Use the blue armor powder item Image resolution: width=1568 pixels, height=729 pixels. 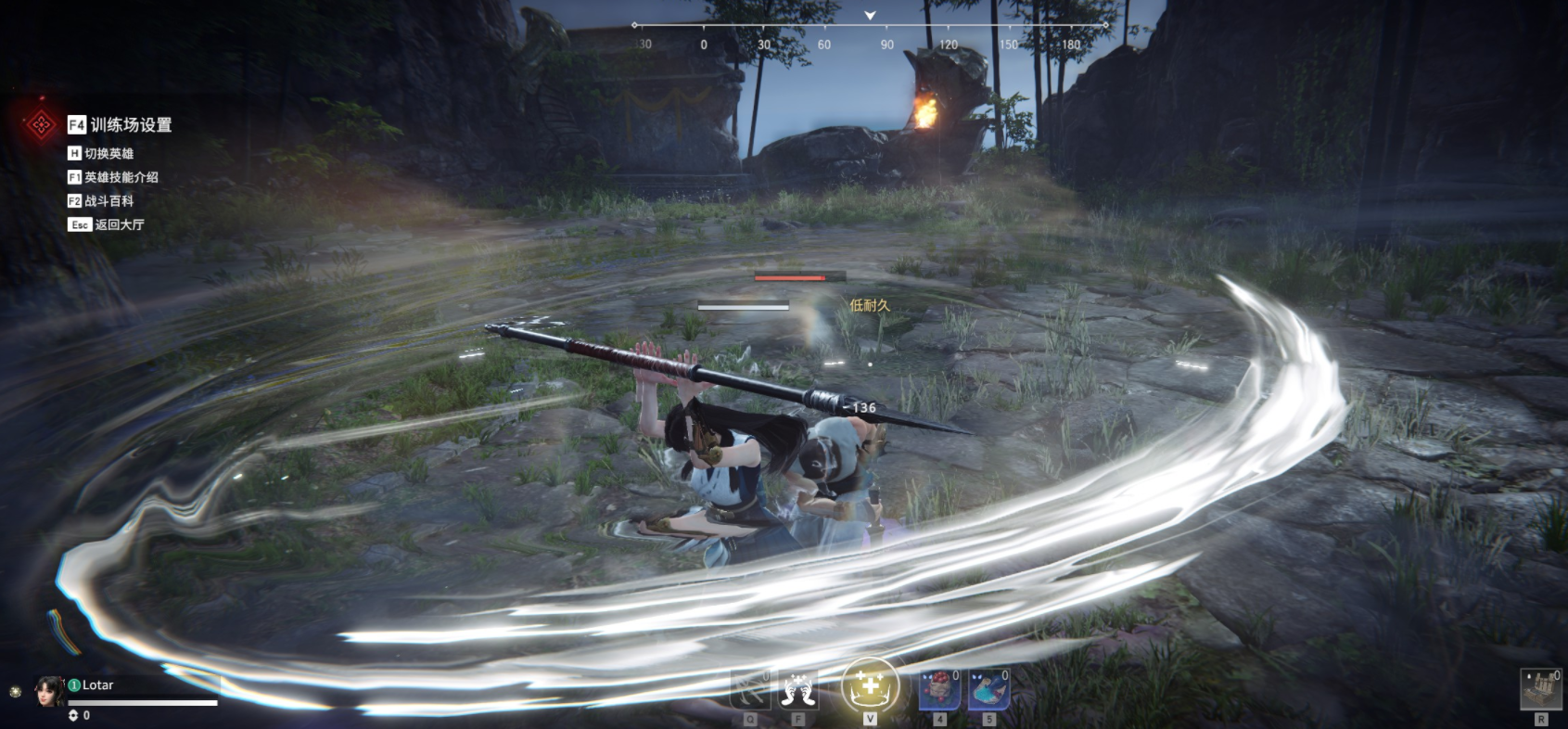[988, 690]
